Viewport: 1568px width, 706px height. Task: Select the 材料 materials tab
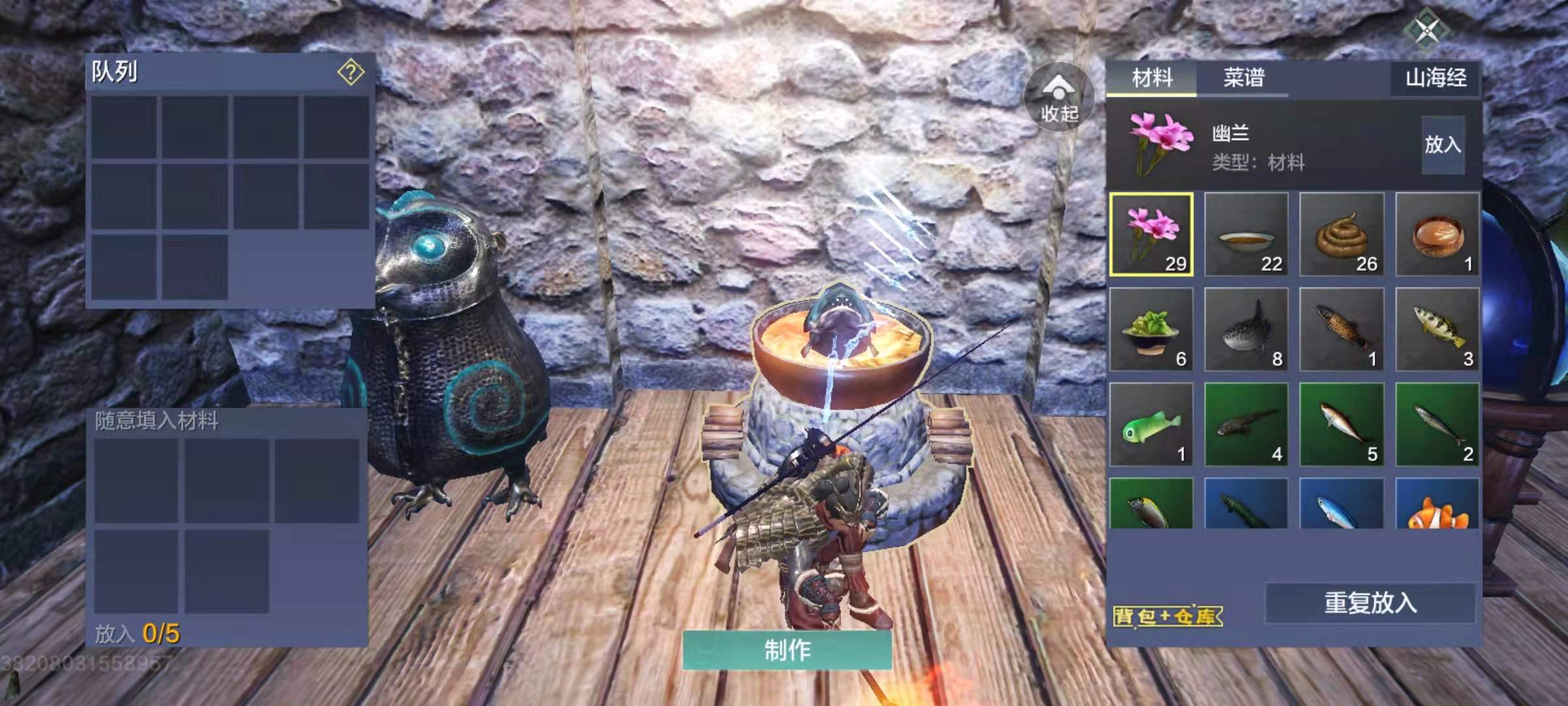(x=1152, y=78)
